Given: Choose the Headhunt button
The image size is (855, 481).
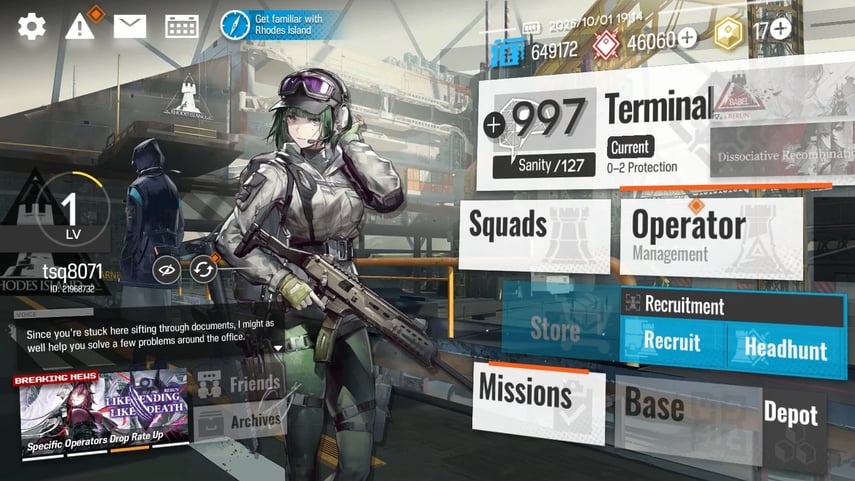Looking at the screenshot, I should coord(785,348).
